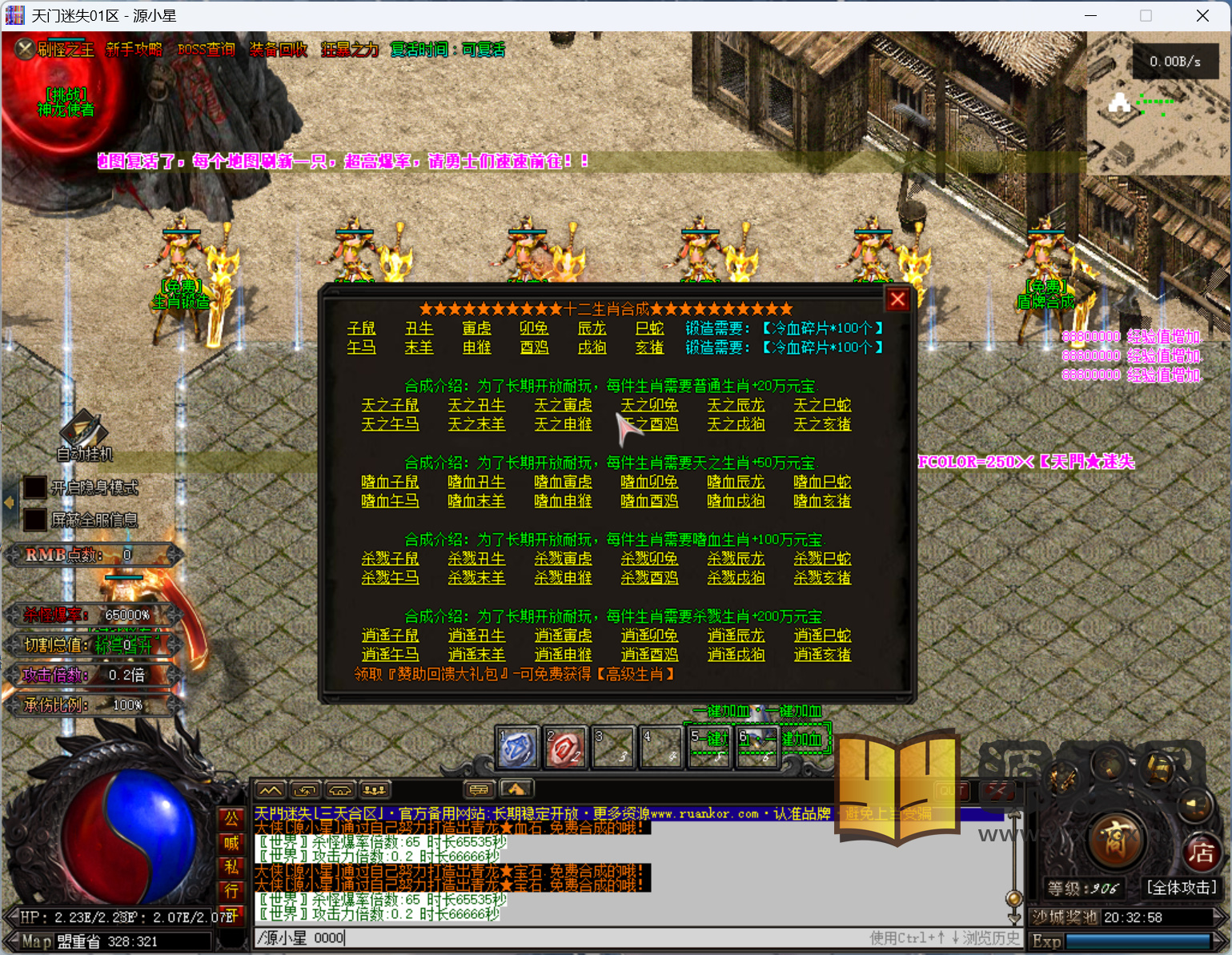Open the 新手攻略 menu
Screen dimensions: 1232x955
click(134, 50)
